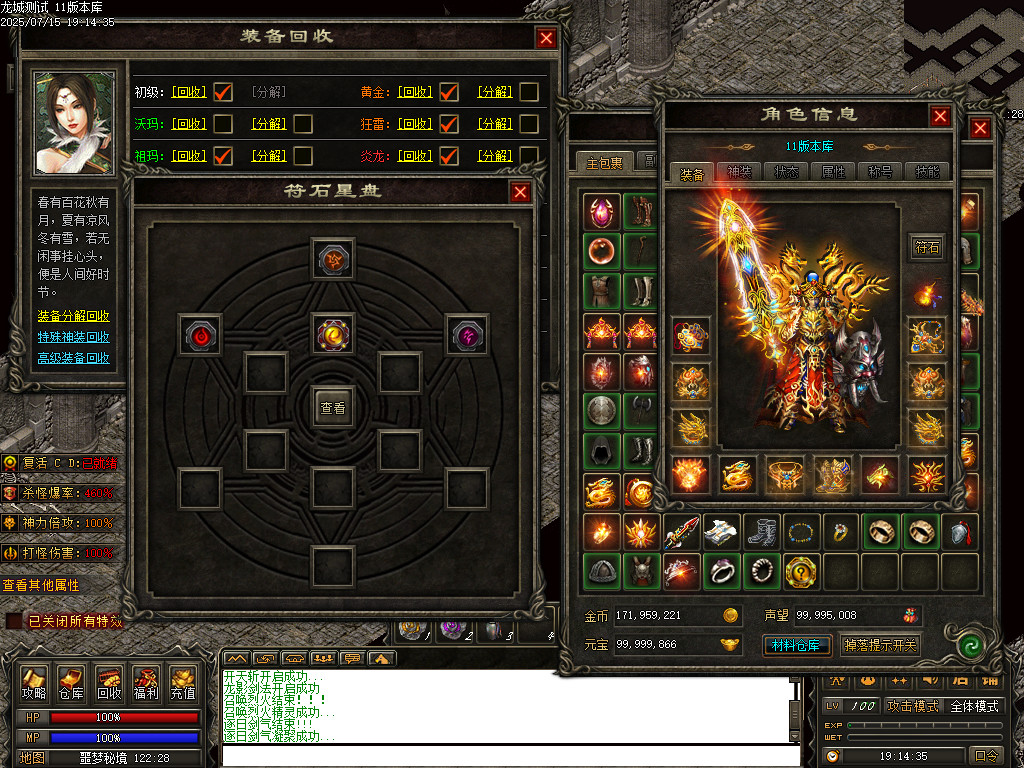Switch to the 神装 tab
The height and width of the screenshot is (768, 1024).
pos(739,172)
